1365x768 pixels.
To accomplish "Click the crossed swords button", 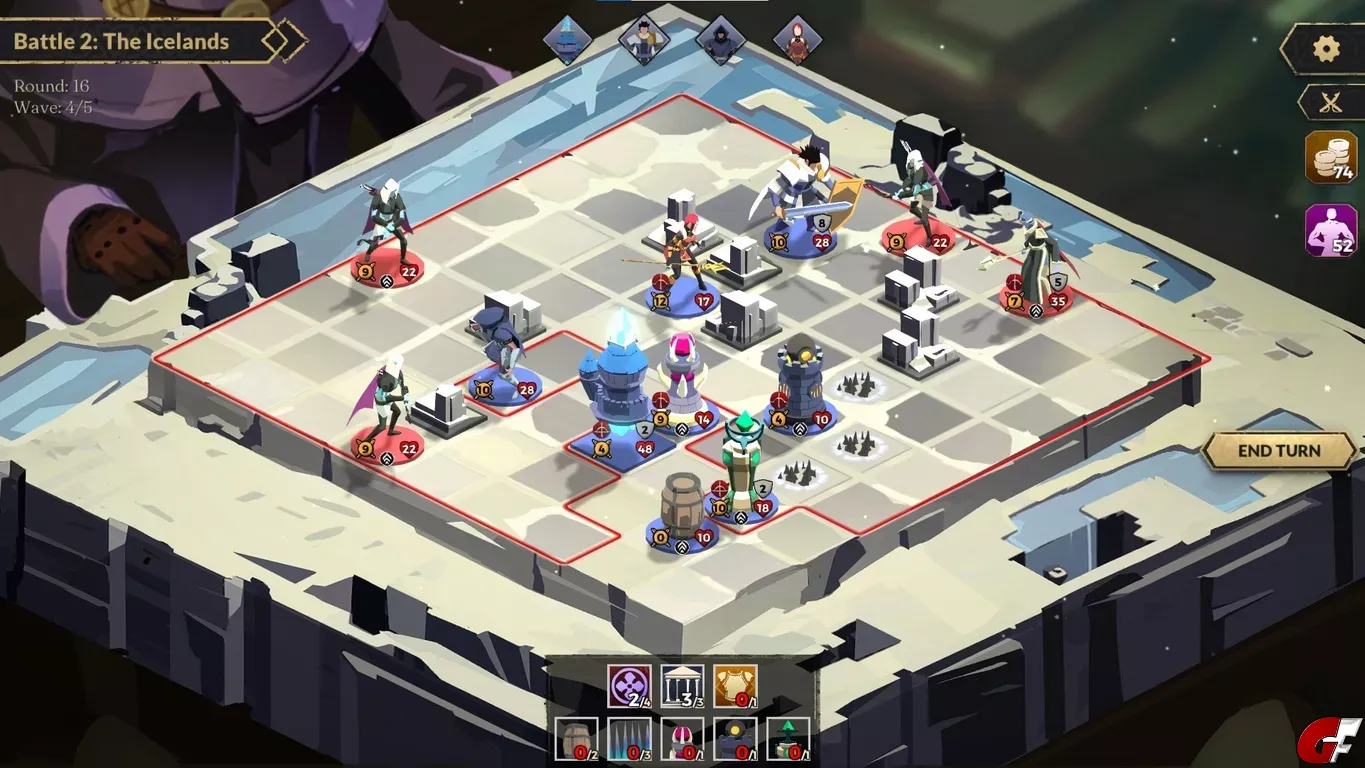I will tap(1330, 102).
